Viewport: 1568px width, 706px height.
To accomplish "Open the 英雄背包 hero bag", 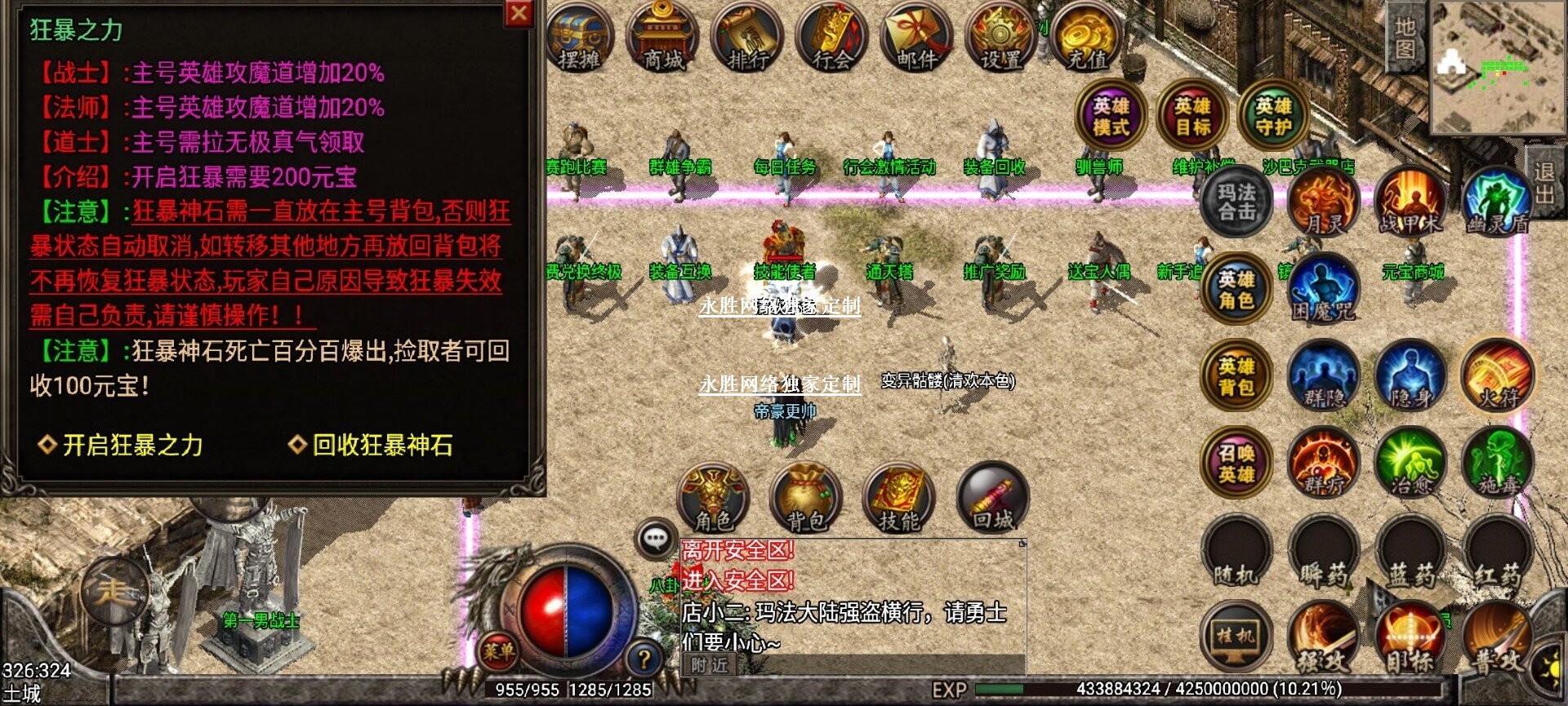I will 1236,375.
